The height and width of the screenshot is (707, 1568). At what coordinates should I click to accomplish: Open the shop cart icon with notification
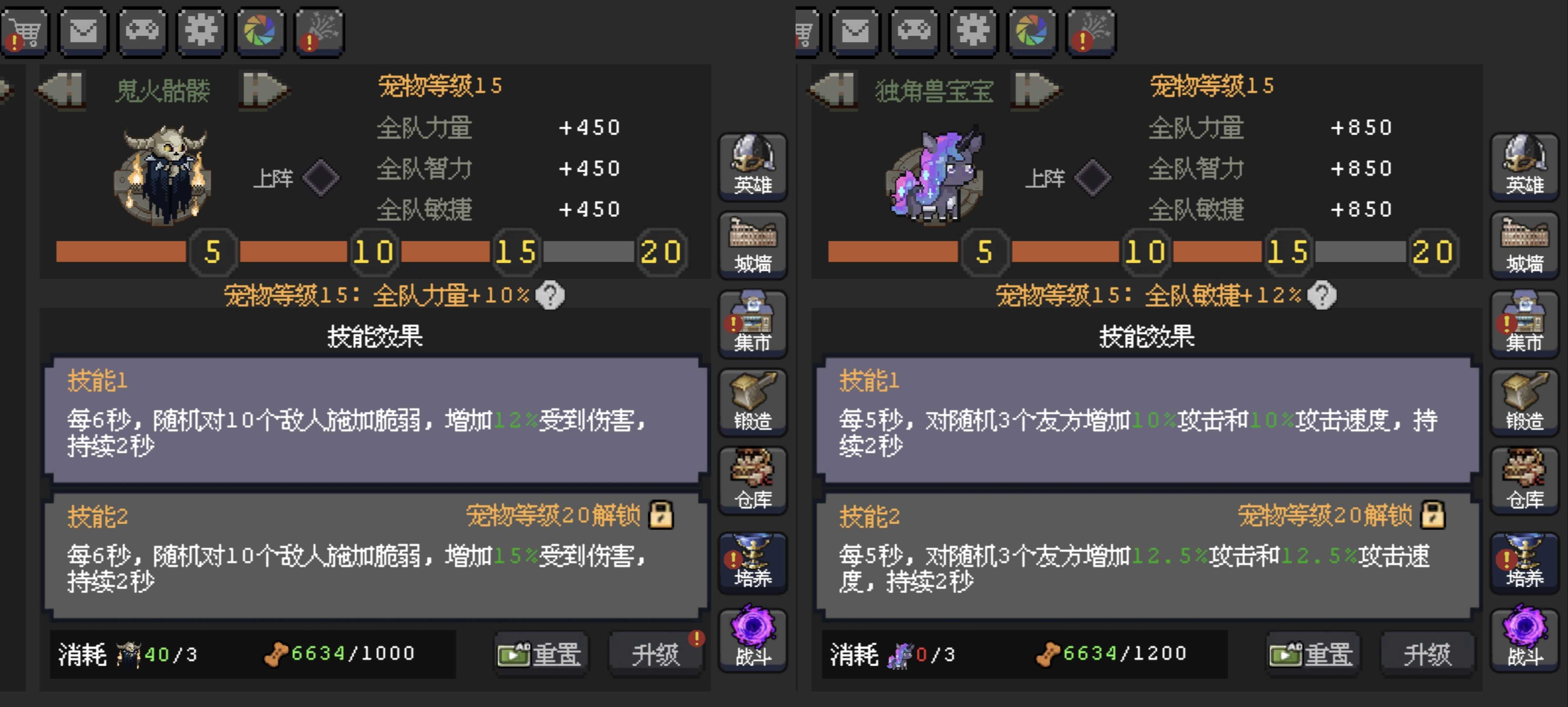[x=25, y=32]
